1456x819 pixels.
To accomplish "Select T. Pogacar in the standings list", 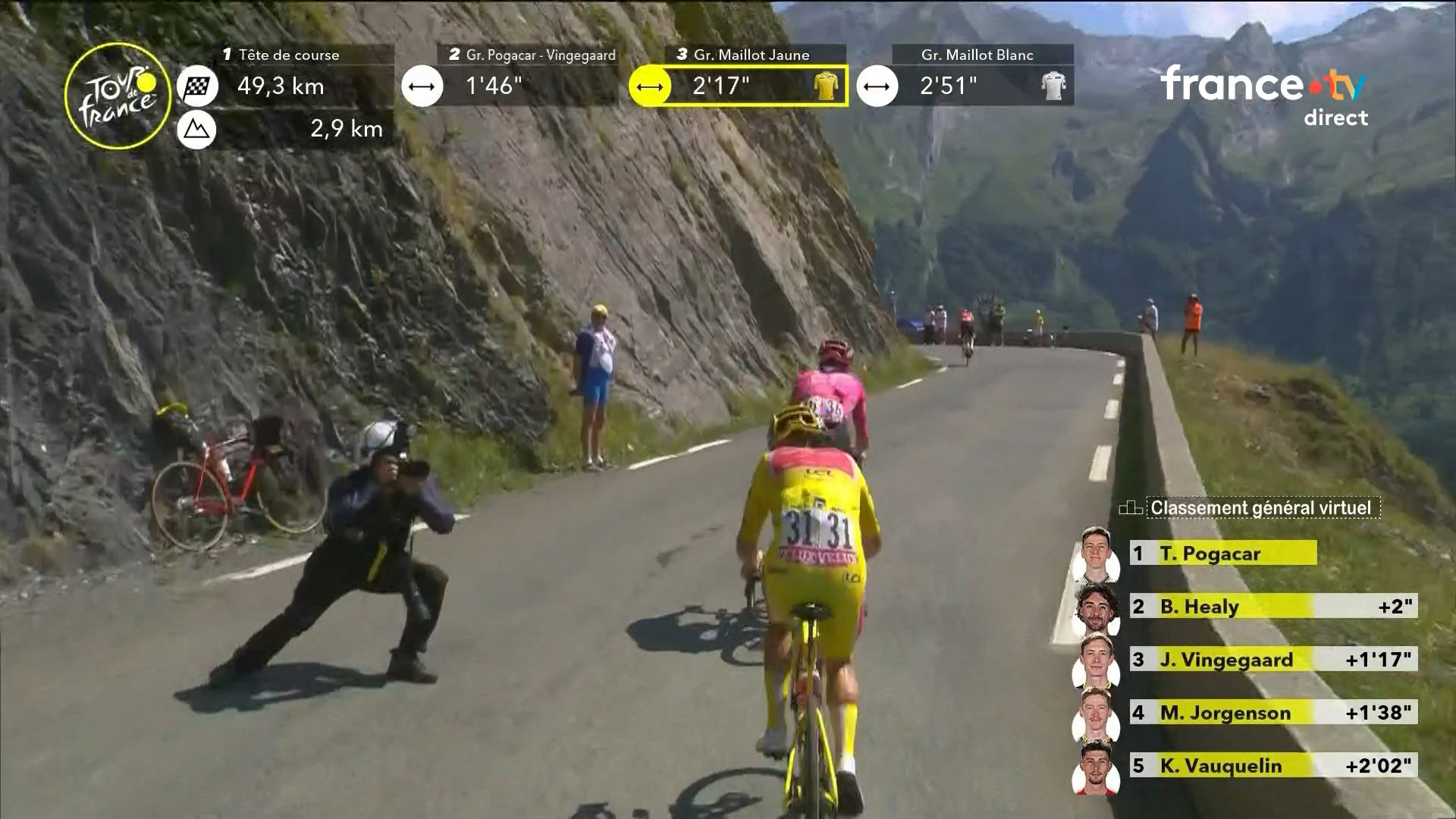I will pyautogui.click(x=1221, y=553).
